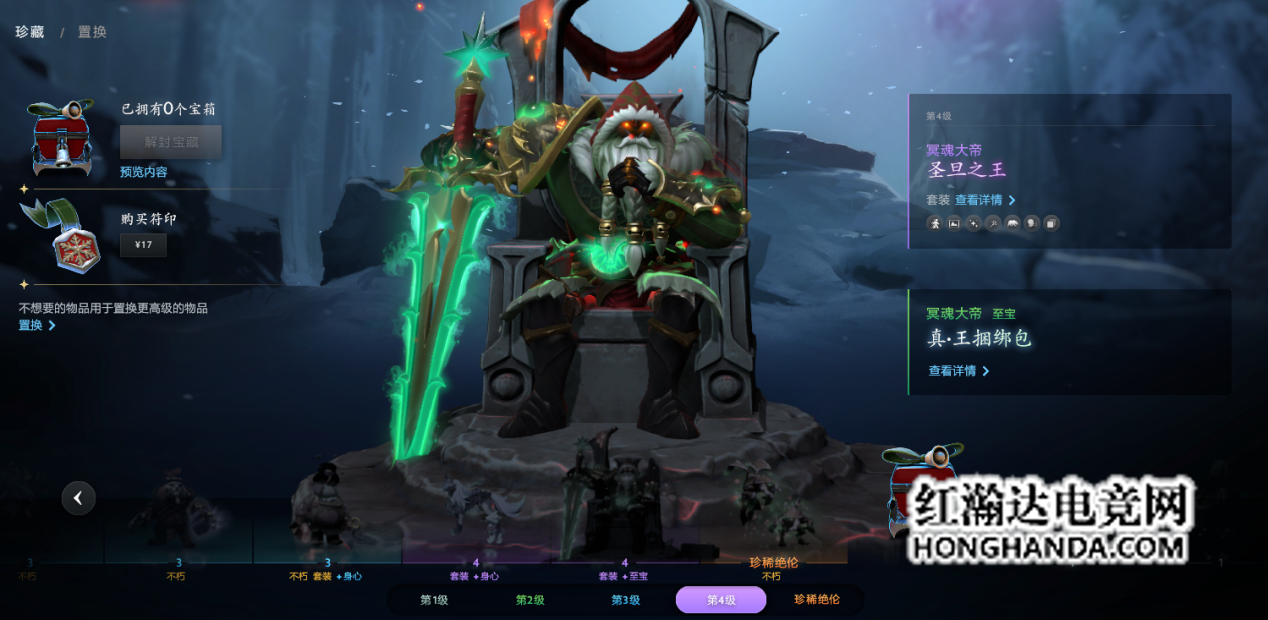1268x620 pixels.
Task: Select the 第1级 tier tab
Action: [x=433, y=600]
